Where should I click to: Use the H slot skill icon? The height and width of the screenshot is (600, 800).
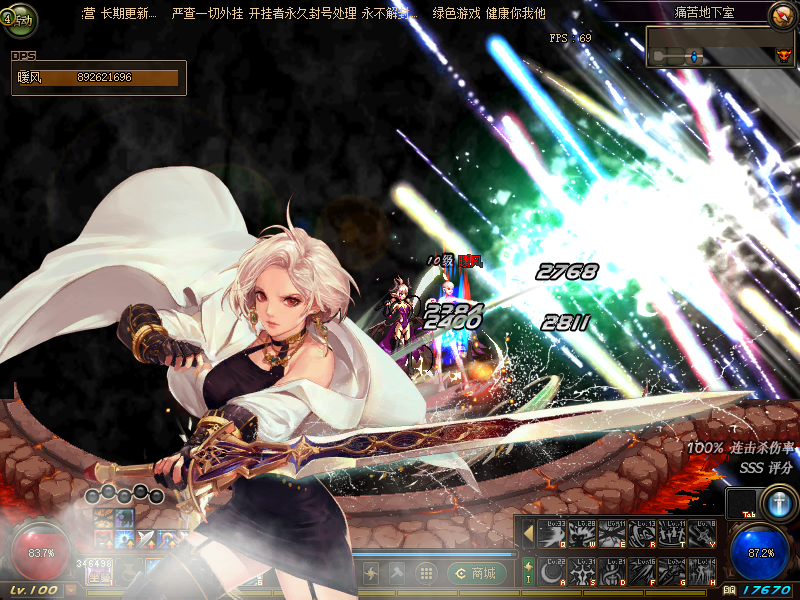[x=703, y=572]
